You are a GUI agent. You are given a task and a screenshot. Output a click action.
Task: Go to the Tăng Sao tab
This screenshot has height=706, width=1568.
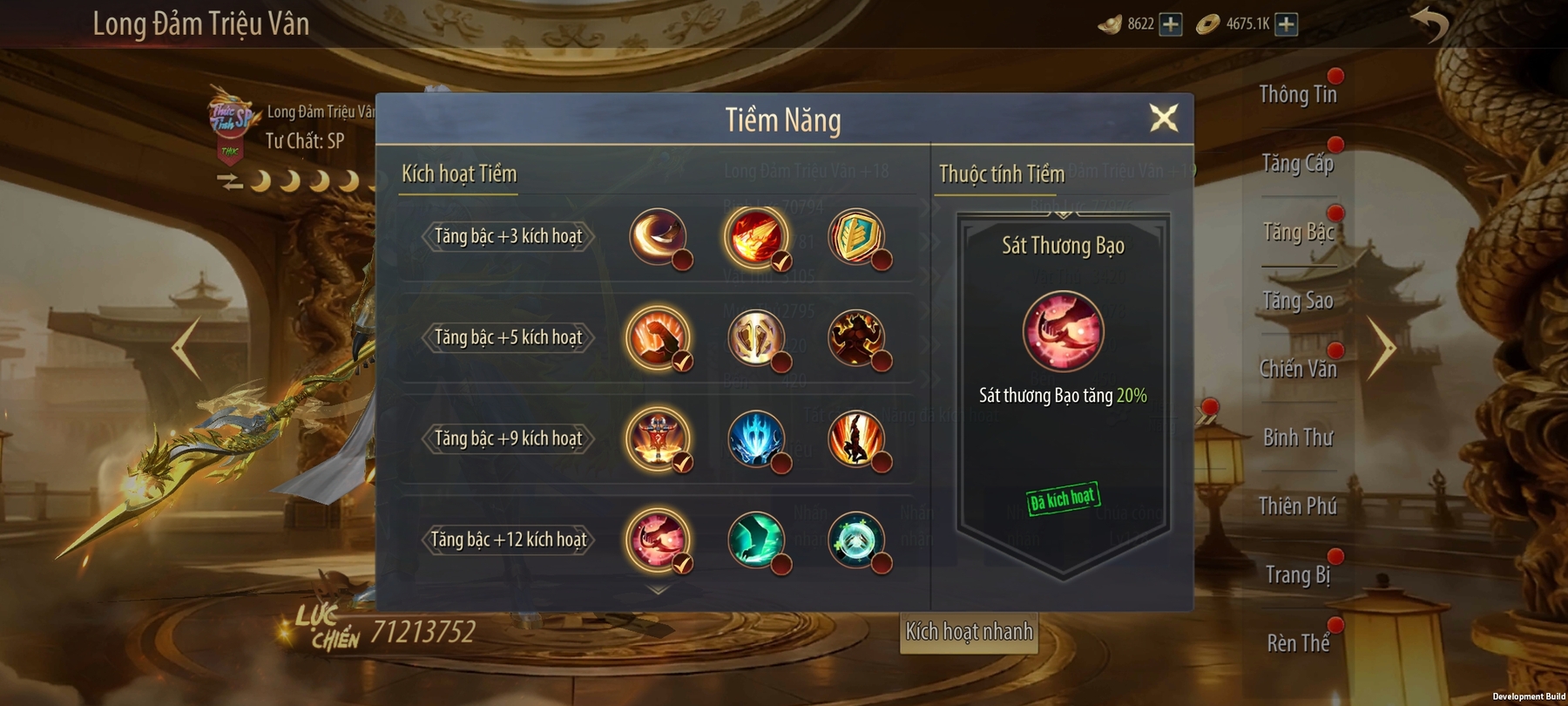(x=1297, y=302)
